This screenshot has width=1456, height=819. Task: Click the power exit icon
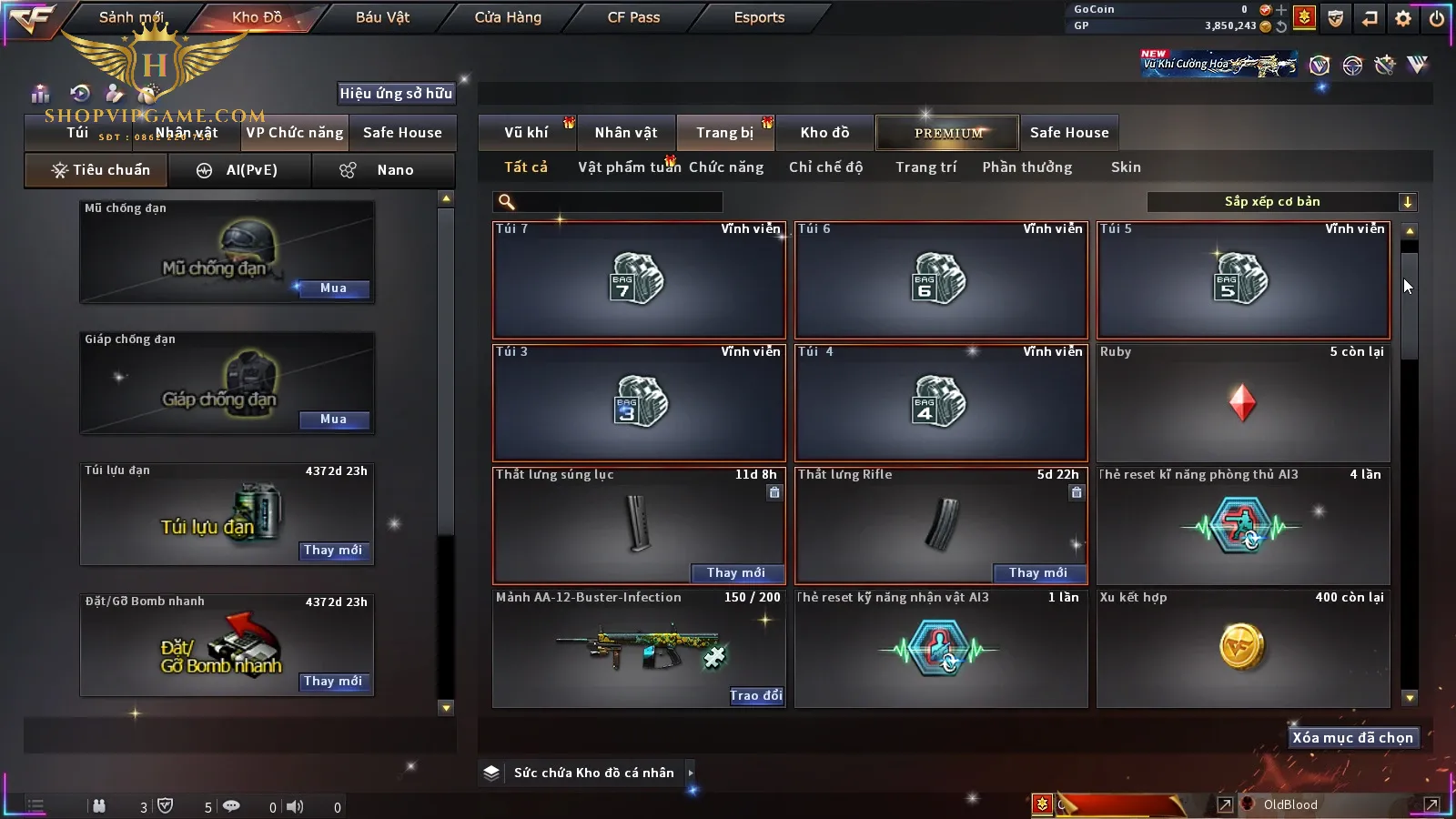pos(1437,18)
